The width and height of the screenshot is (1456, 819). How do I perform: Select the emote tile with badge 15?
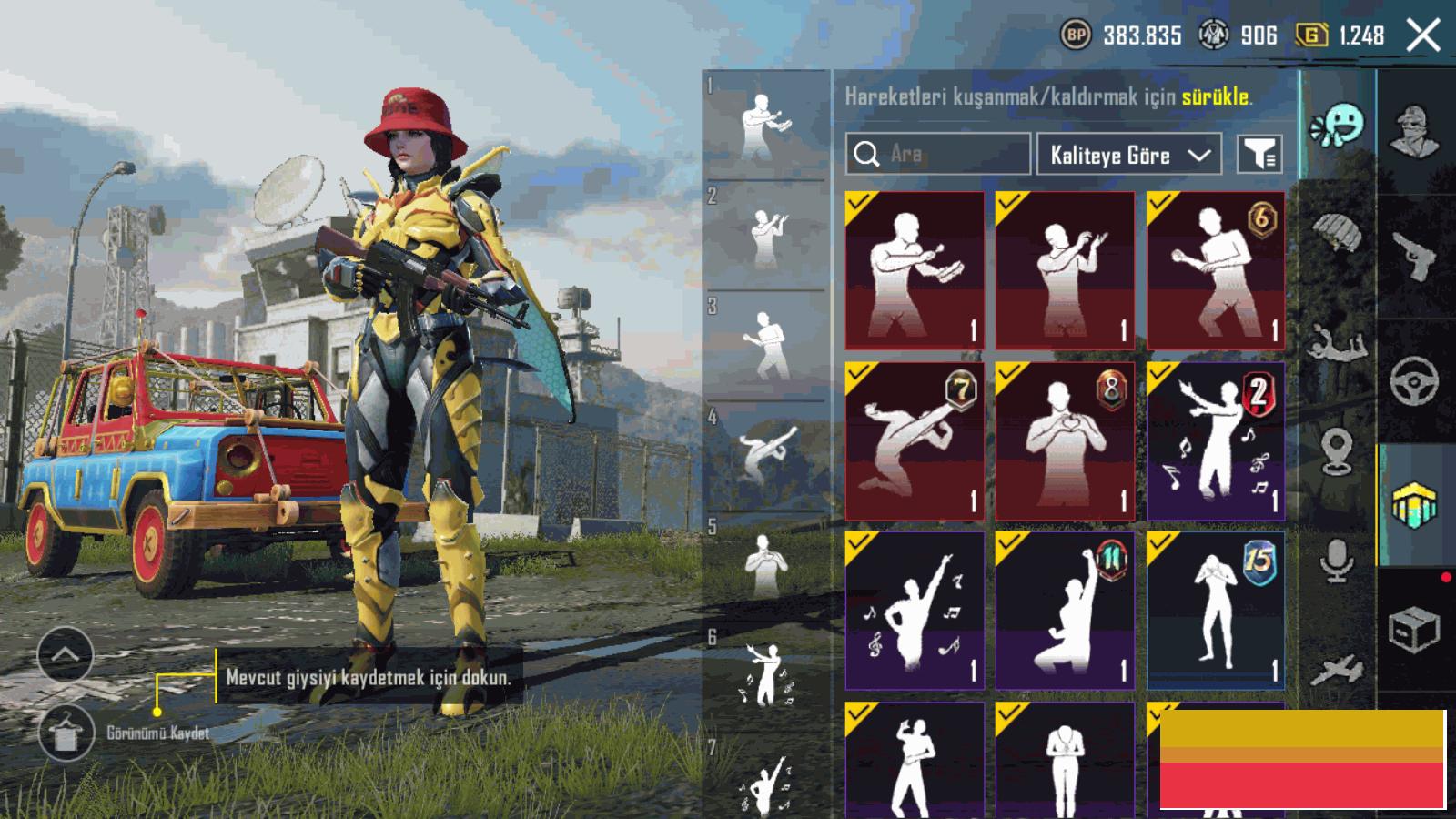pos(1216,612)
